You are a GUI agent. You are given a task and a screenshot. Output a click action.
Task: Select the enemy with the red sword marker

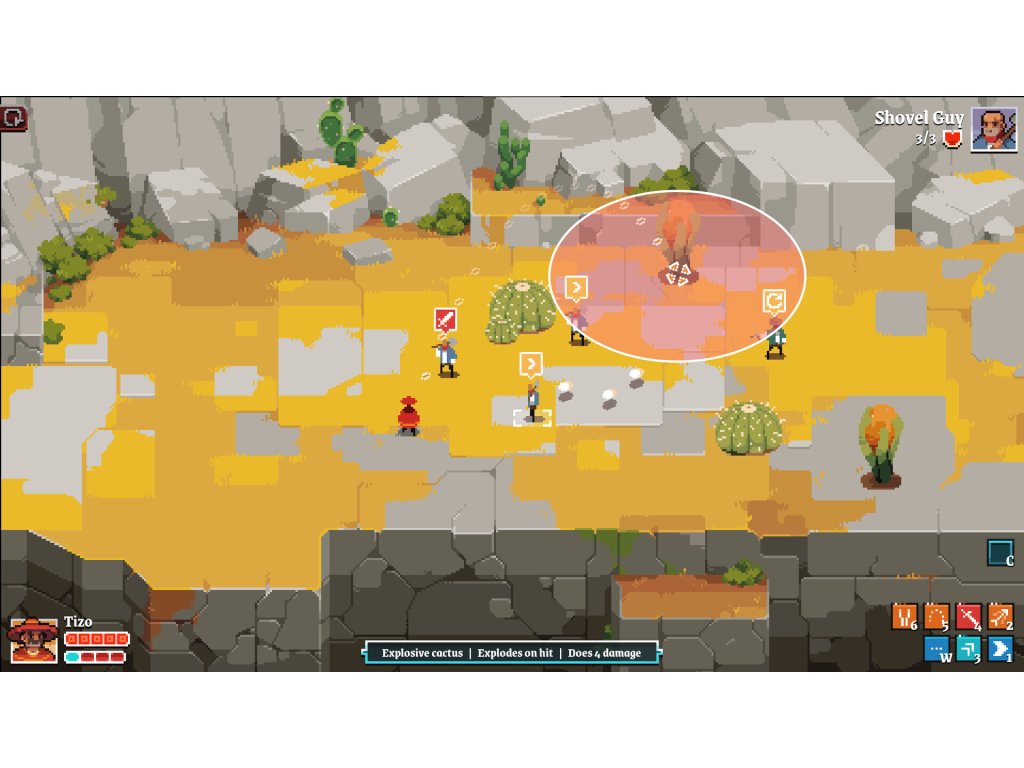click(446, 356)
